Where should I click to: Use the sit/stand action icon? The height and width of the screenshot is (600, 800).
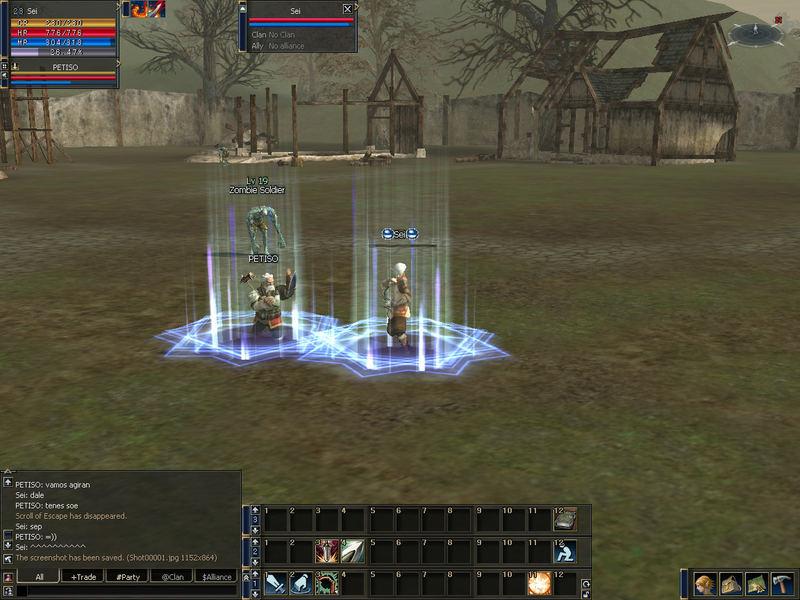[x=566, y=551]
